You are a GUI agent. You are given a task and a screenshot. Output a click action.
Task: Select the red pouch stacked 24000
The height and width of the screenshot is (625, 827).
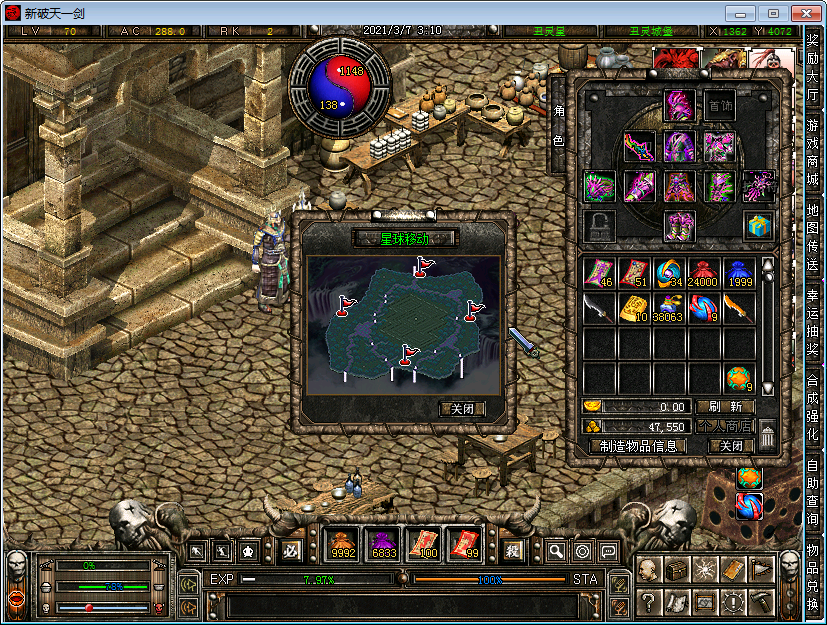(x=704, y=273)
